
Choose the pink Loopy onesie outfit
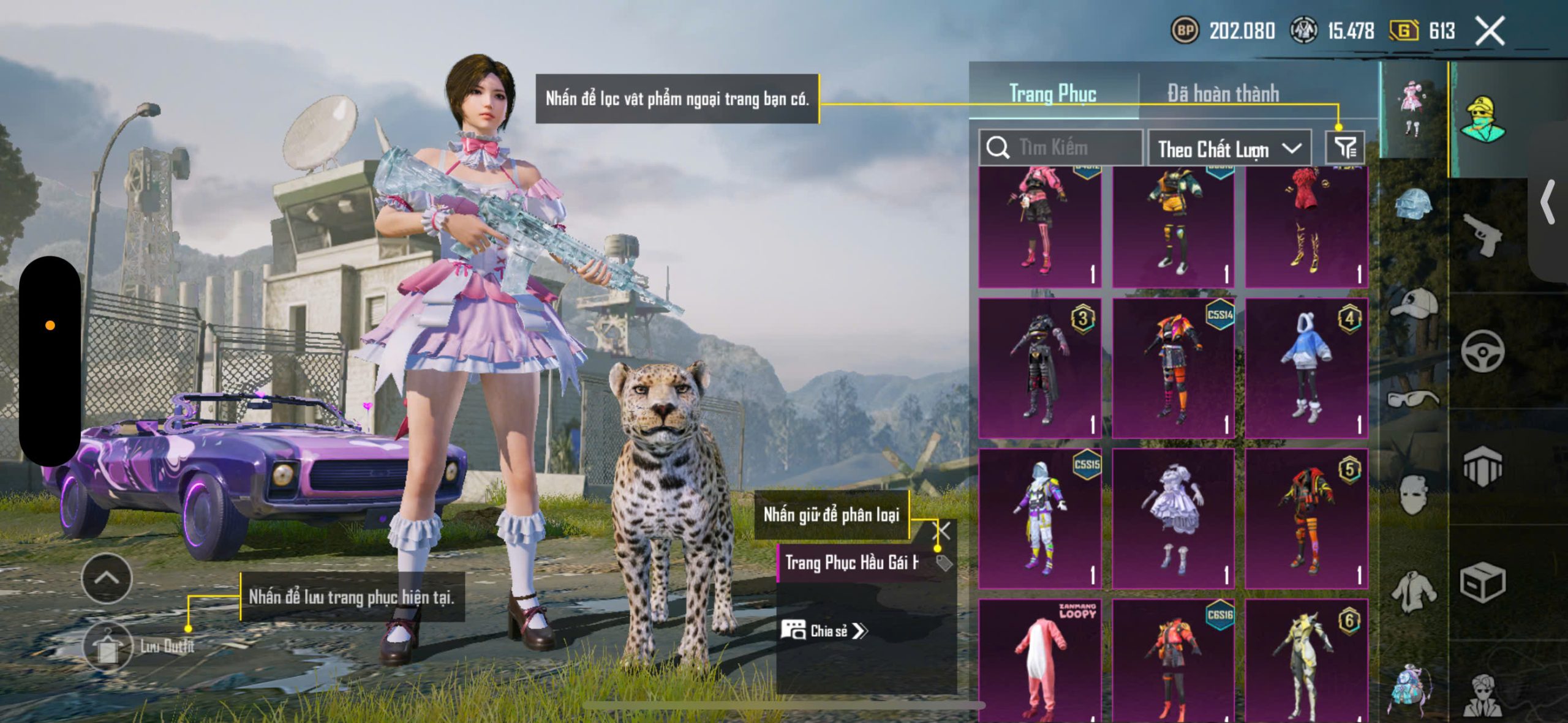pos(1039,660)
